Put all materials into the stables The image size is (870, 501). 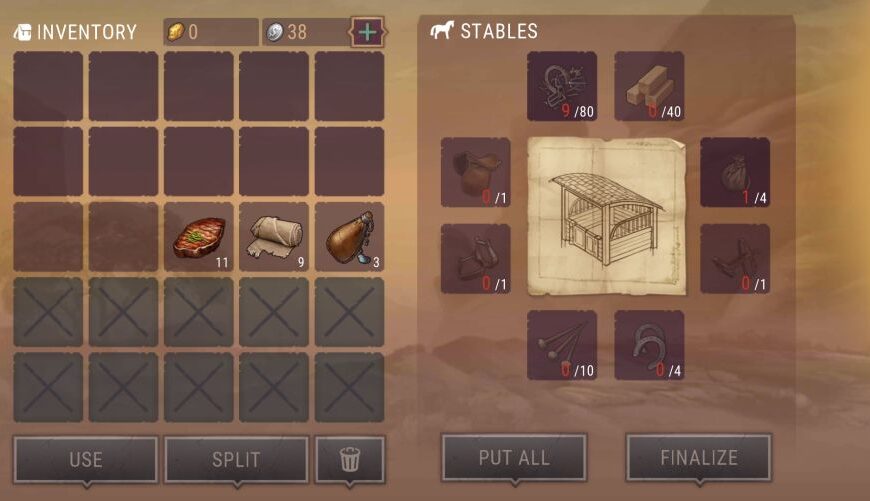(514, 458)
